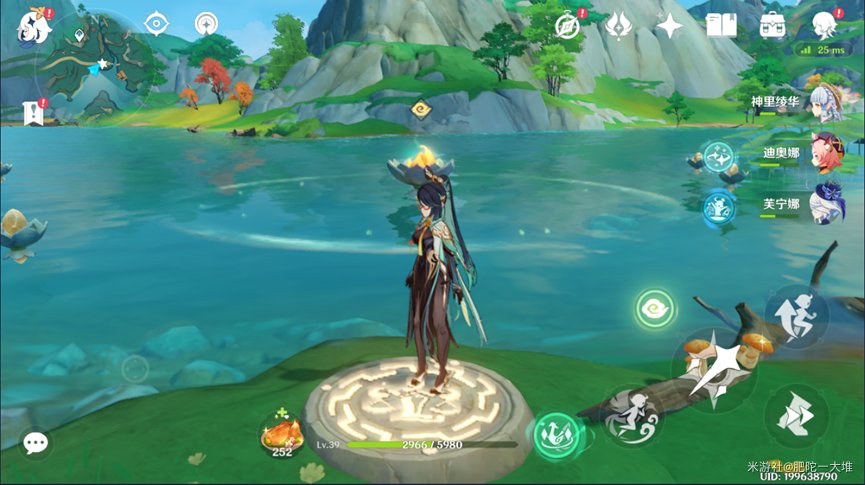The height and width of the screenshot is (485, 865).
Task: Open the Wish star icon
Action: tap(668, 25)
